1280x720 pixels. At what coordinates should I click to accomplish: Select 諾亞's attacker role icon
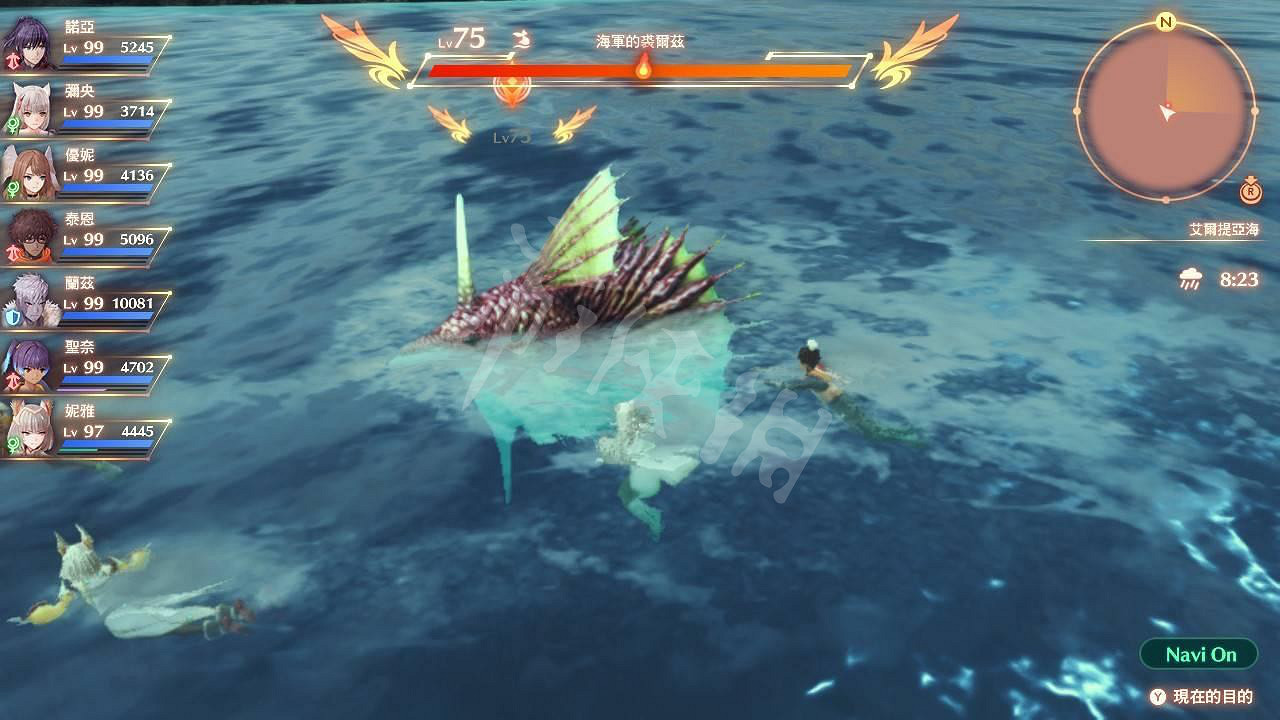click(14, 62)
